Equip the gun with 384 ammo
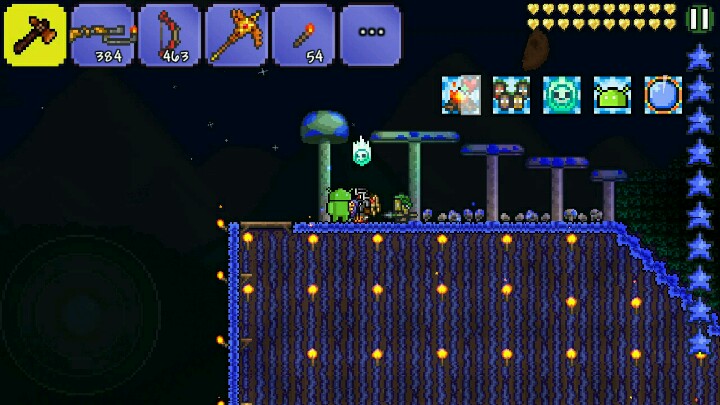720x405 pixels. pyautogui.click(x=102, y=35)
